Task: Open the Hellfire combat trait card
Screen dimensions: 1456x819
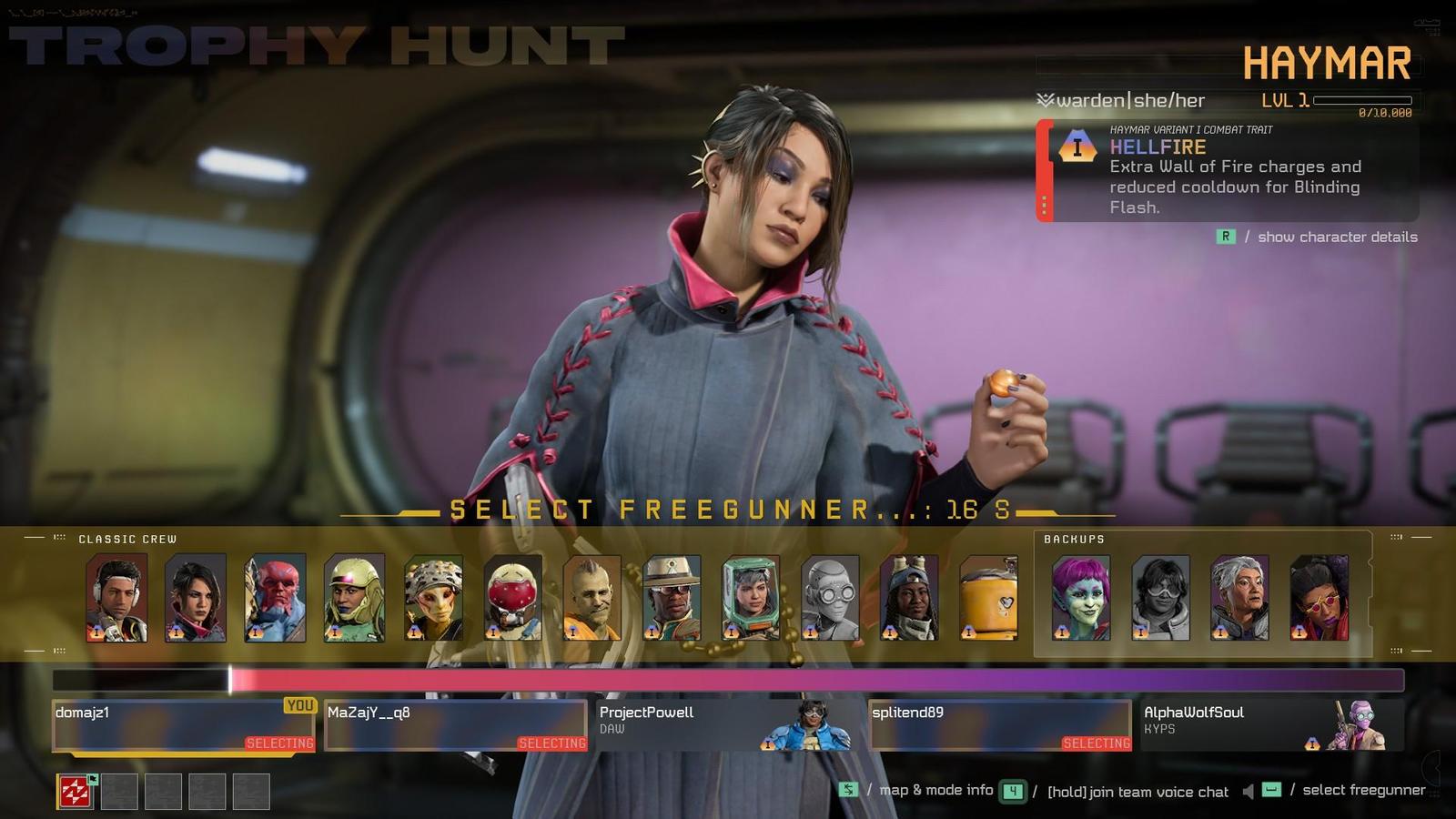Action: [1228, 171]
